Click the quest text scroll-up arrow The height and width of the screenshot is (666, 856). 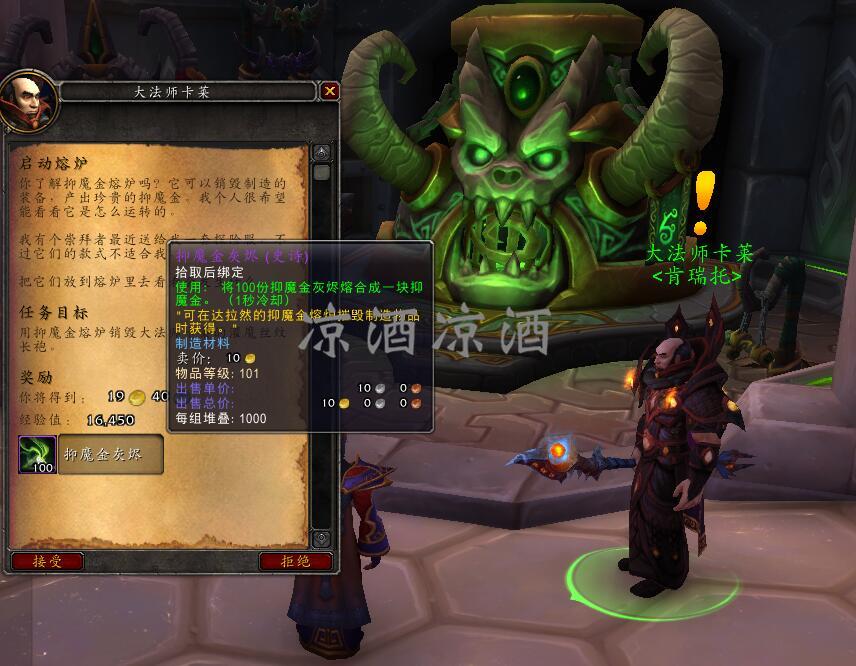pos(321,153)
